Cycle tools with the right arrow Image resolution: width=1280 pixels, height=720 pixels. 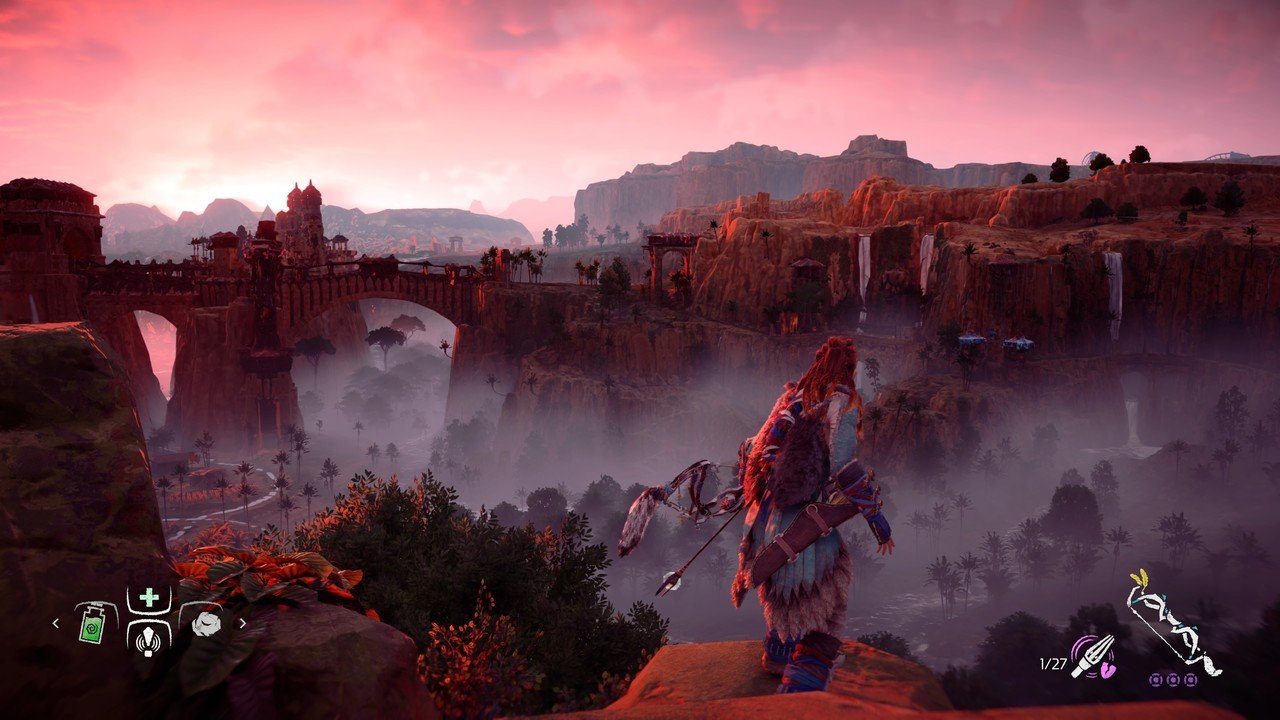tap(242, 623)
